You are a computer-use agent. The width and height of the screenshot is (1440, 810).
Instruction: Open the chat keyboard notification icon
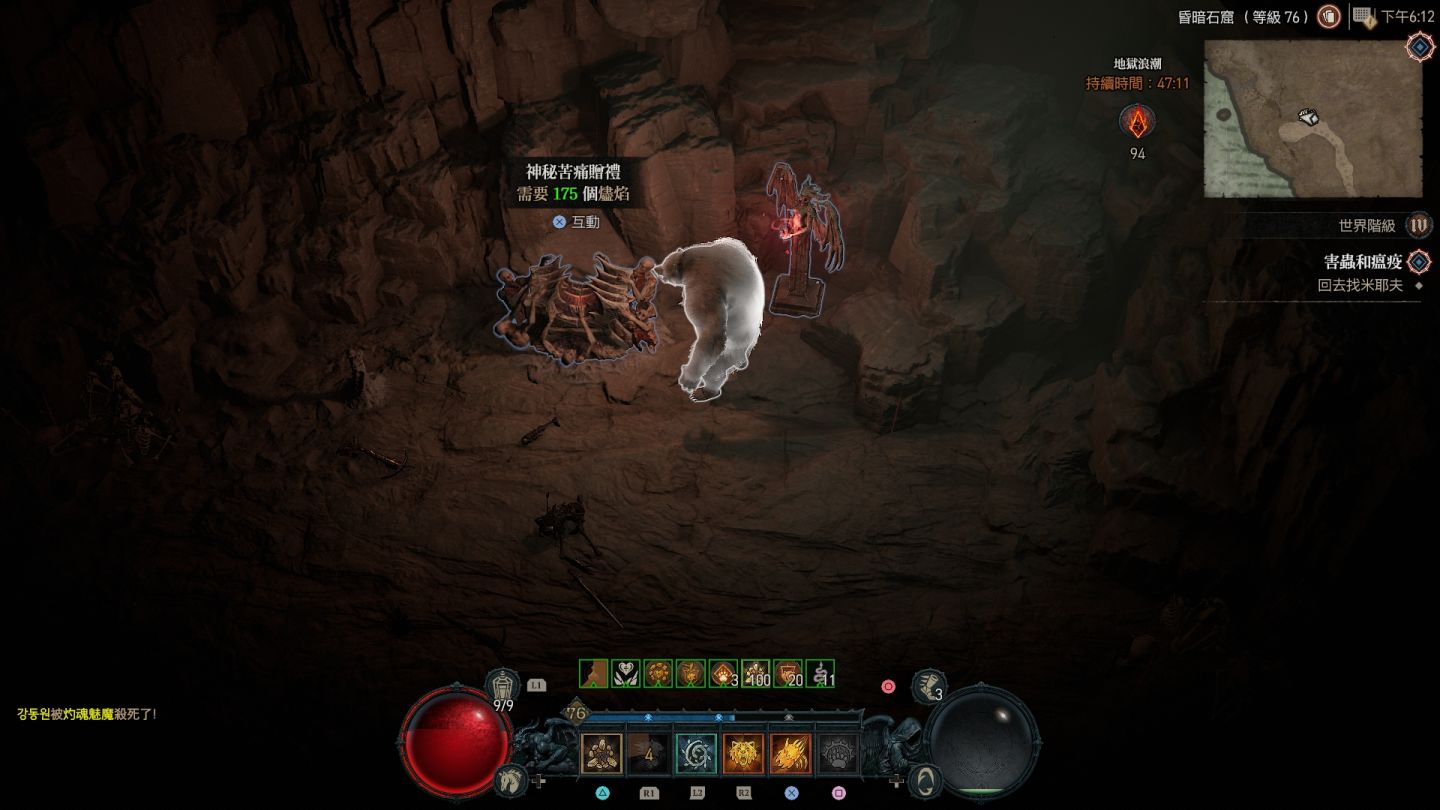1364,16
